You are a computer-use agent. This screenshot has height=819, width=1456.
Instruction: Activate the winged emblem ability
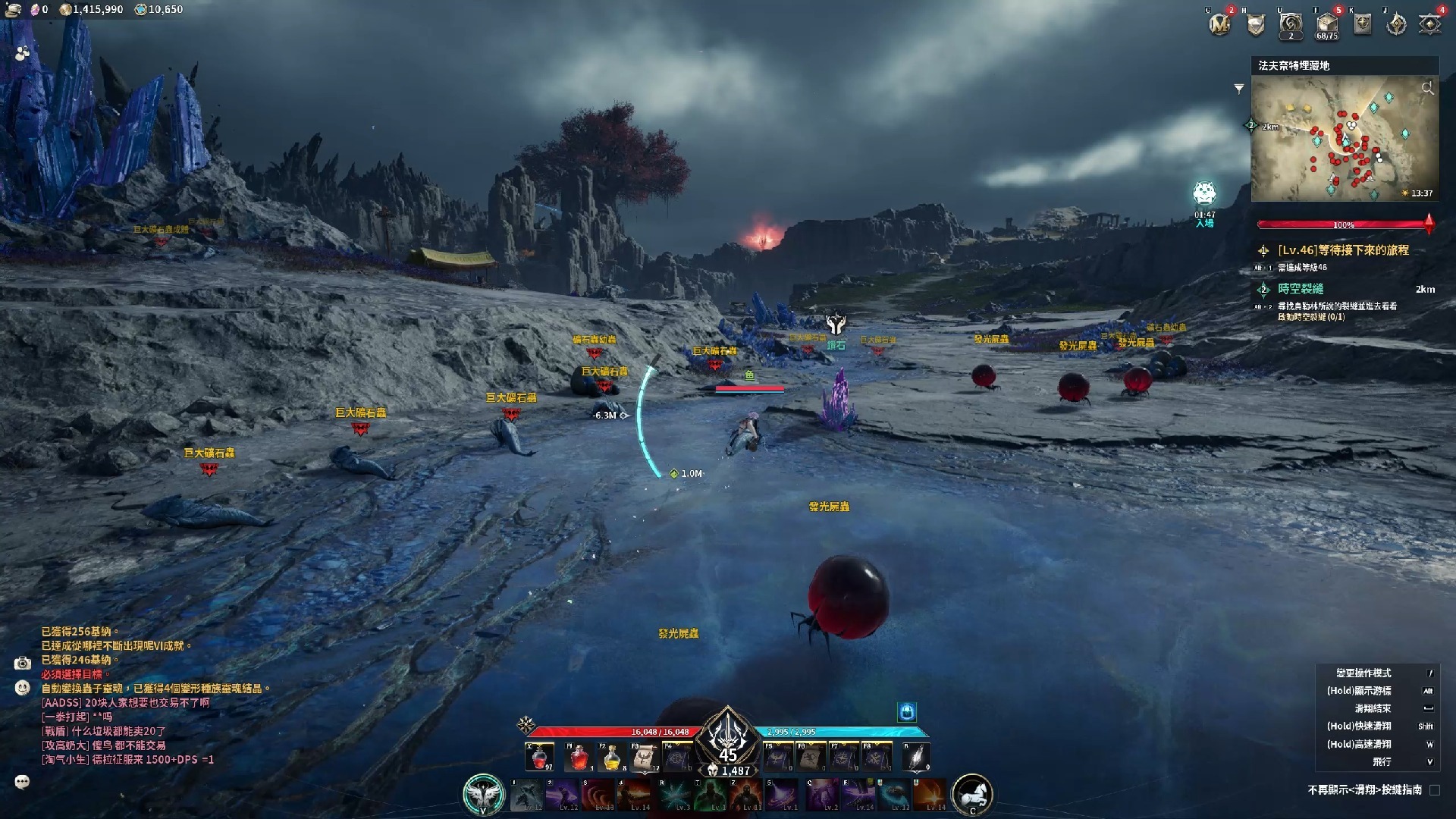[483, 794]
